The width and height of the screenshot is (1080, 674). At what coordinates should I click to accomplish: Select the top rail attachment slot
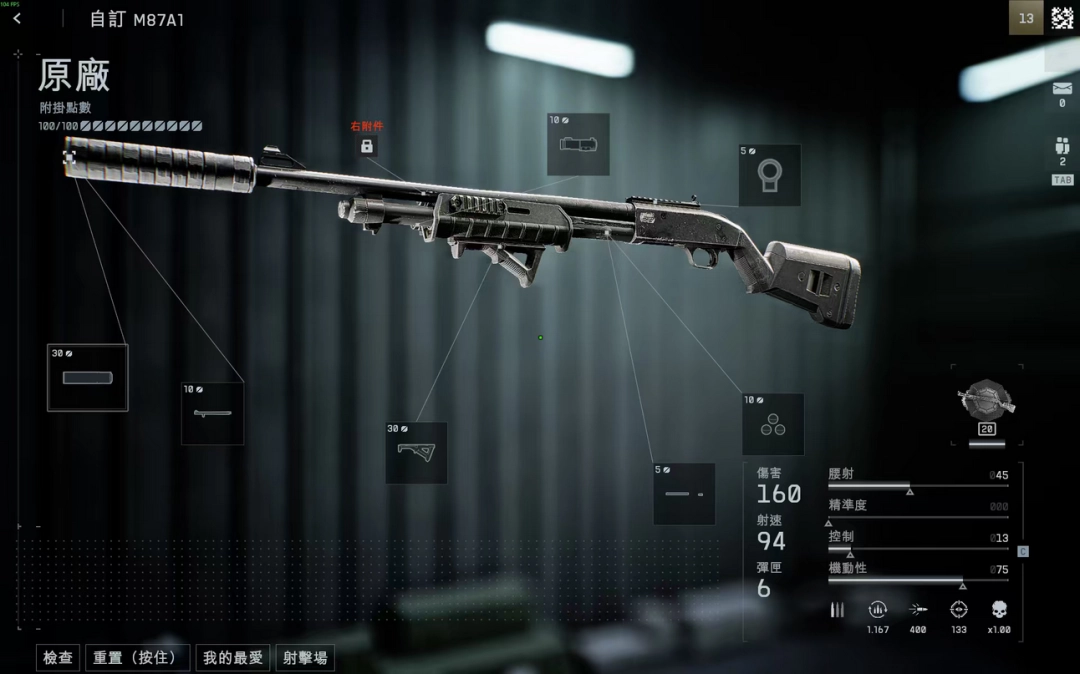tap(578, 144)
